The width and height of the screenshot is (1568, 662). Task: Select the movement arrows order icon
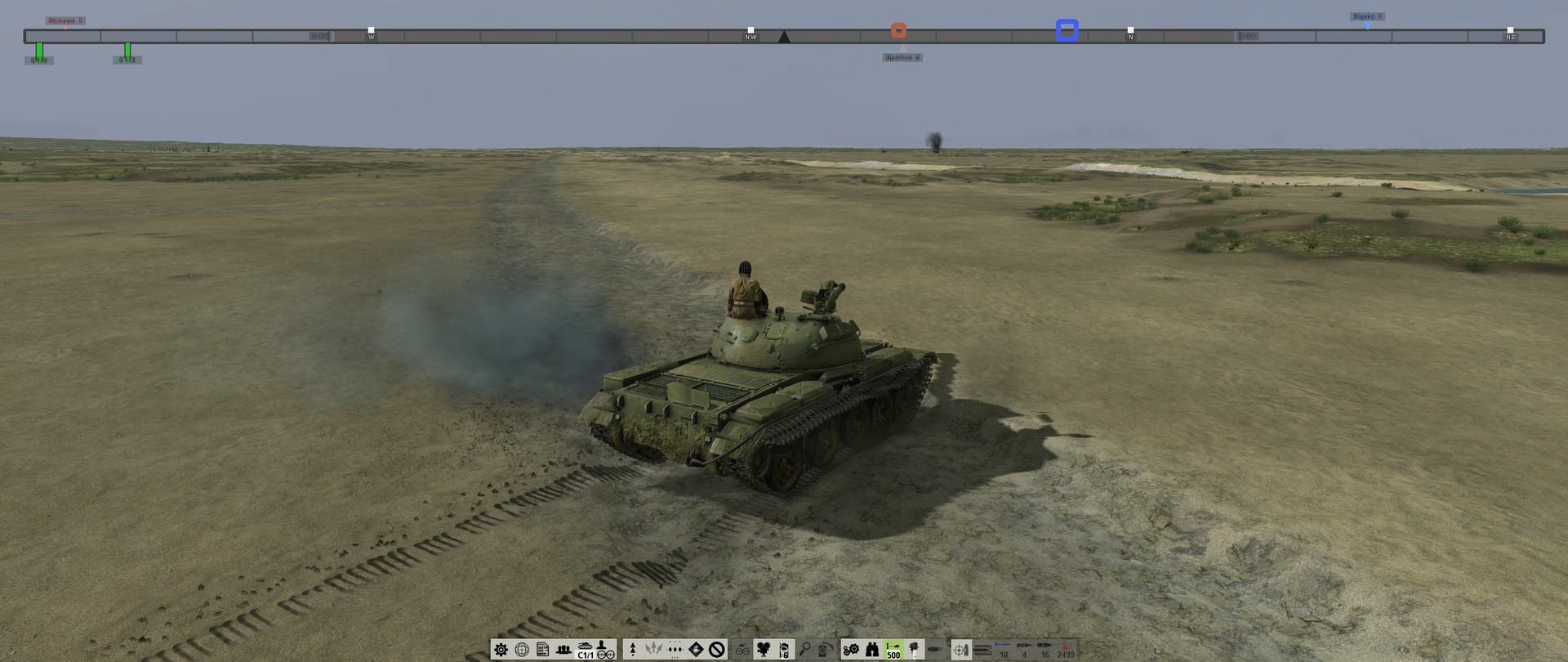click(653, 651)
